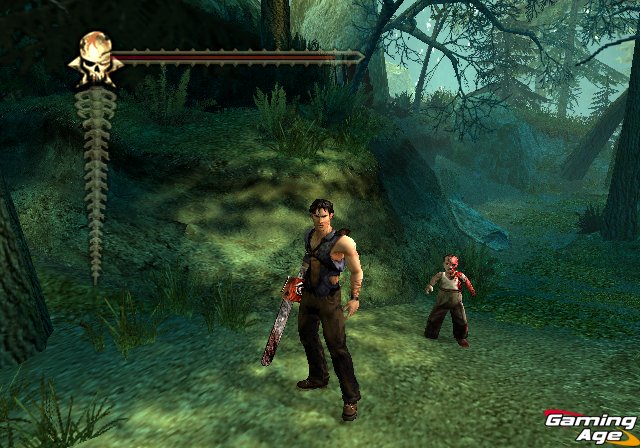Click the skull emblem in the HUD

(x=95, y=58)
